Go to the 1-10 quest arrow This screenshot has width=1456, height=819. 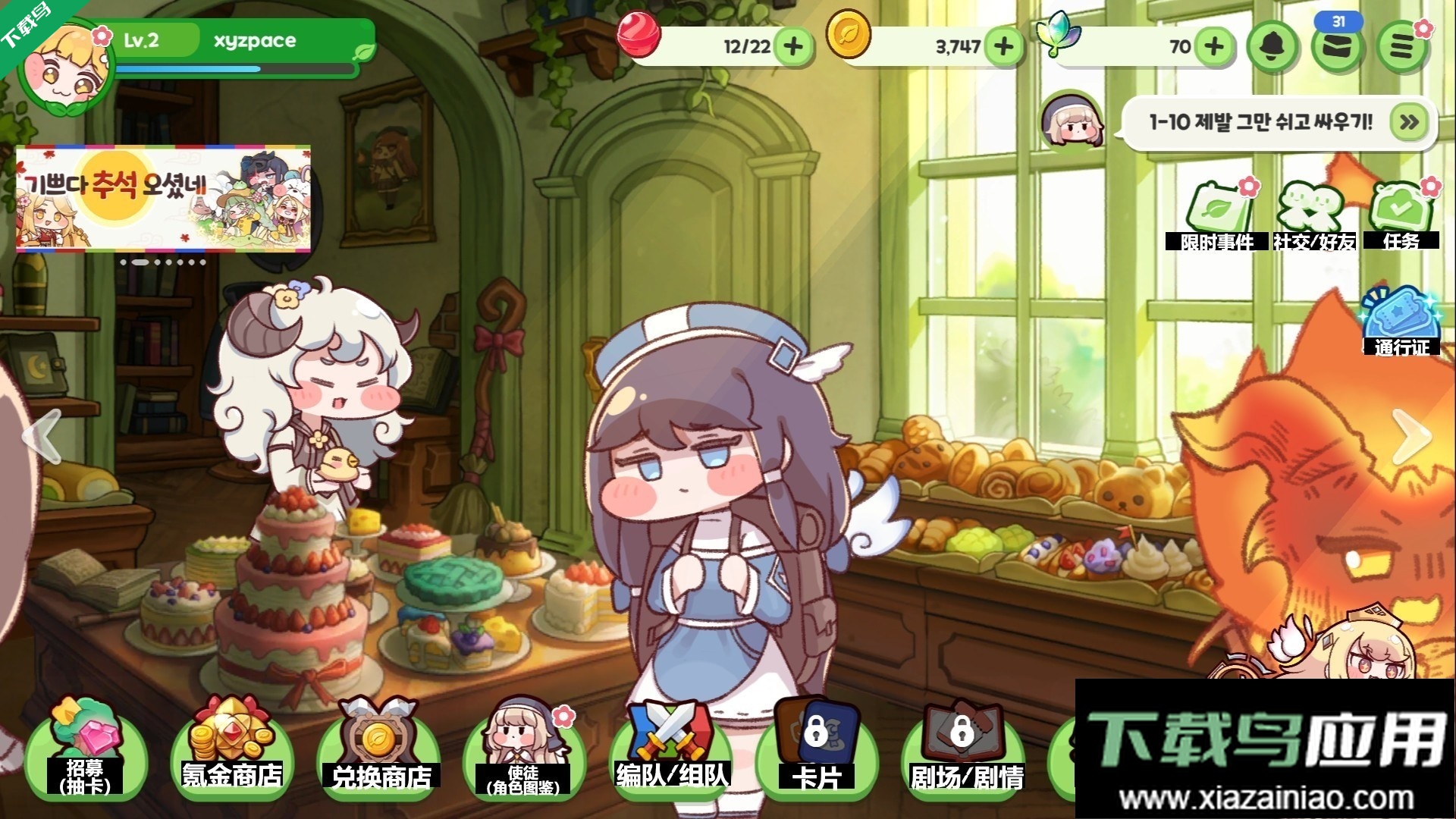click(1409, 122)
